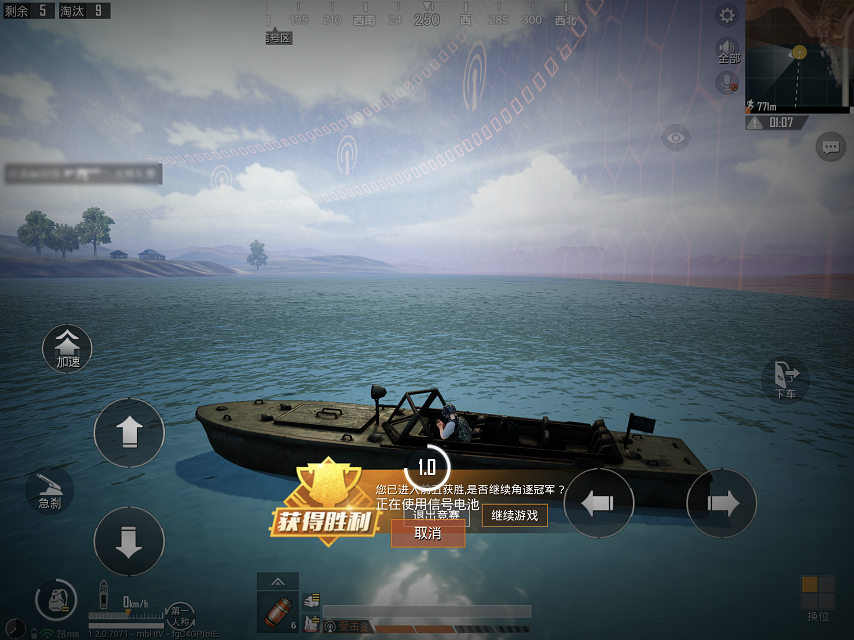This screenshot has height=640, width=854.
Task: Tap the 加速 boat boost button
Action: coord(67,348)
